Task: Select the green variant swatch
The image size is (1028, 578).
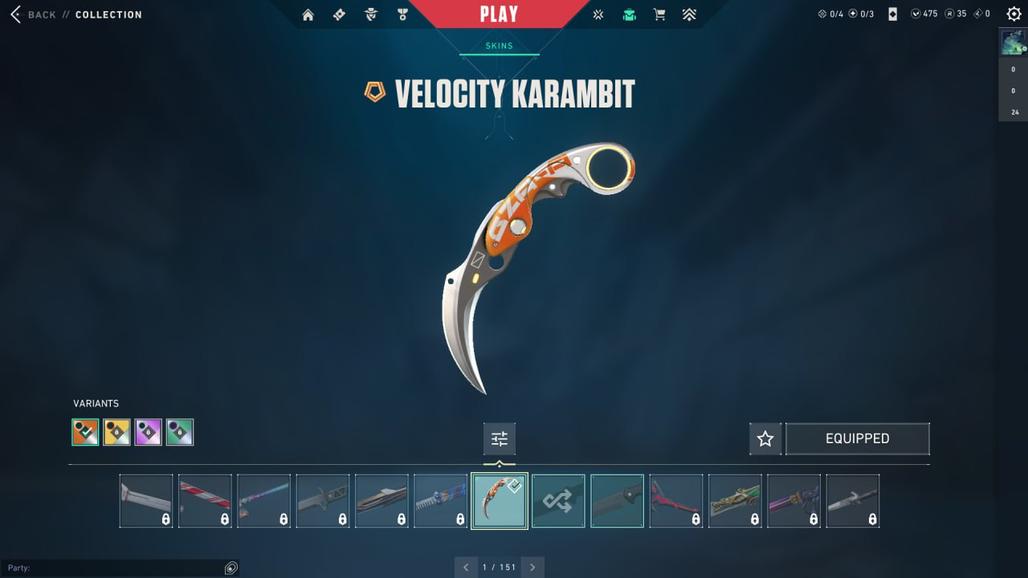Action: tap(180, 432)
